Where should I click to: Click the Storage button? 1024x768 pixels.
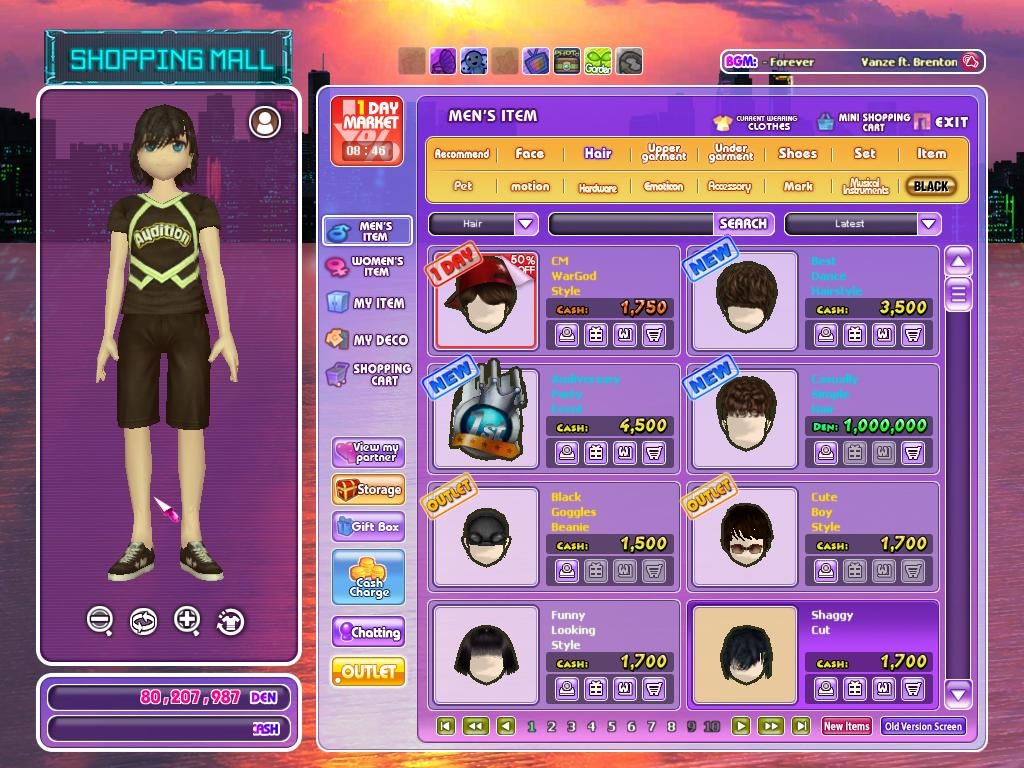click(368, 490)
